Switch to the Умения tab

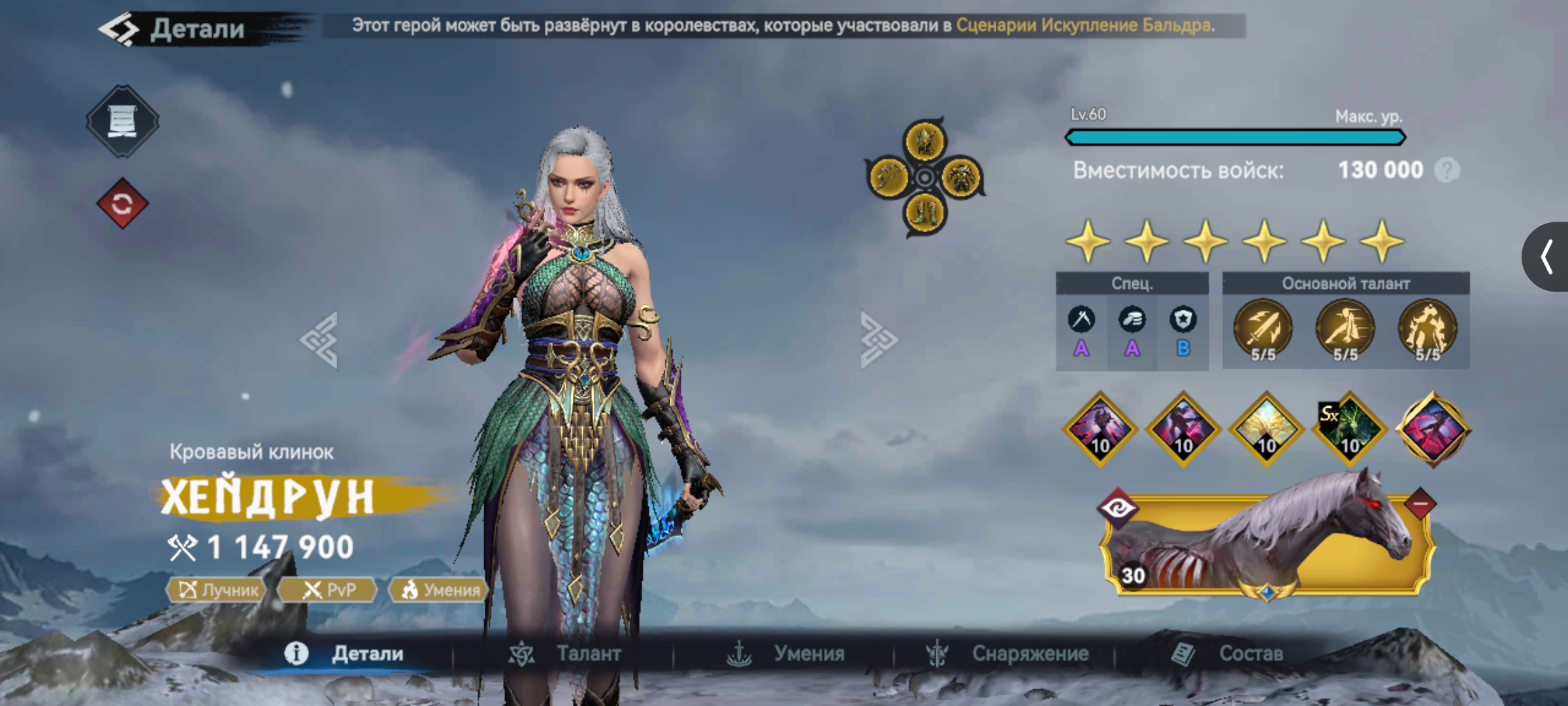(787, 653)
